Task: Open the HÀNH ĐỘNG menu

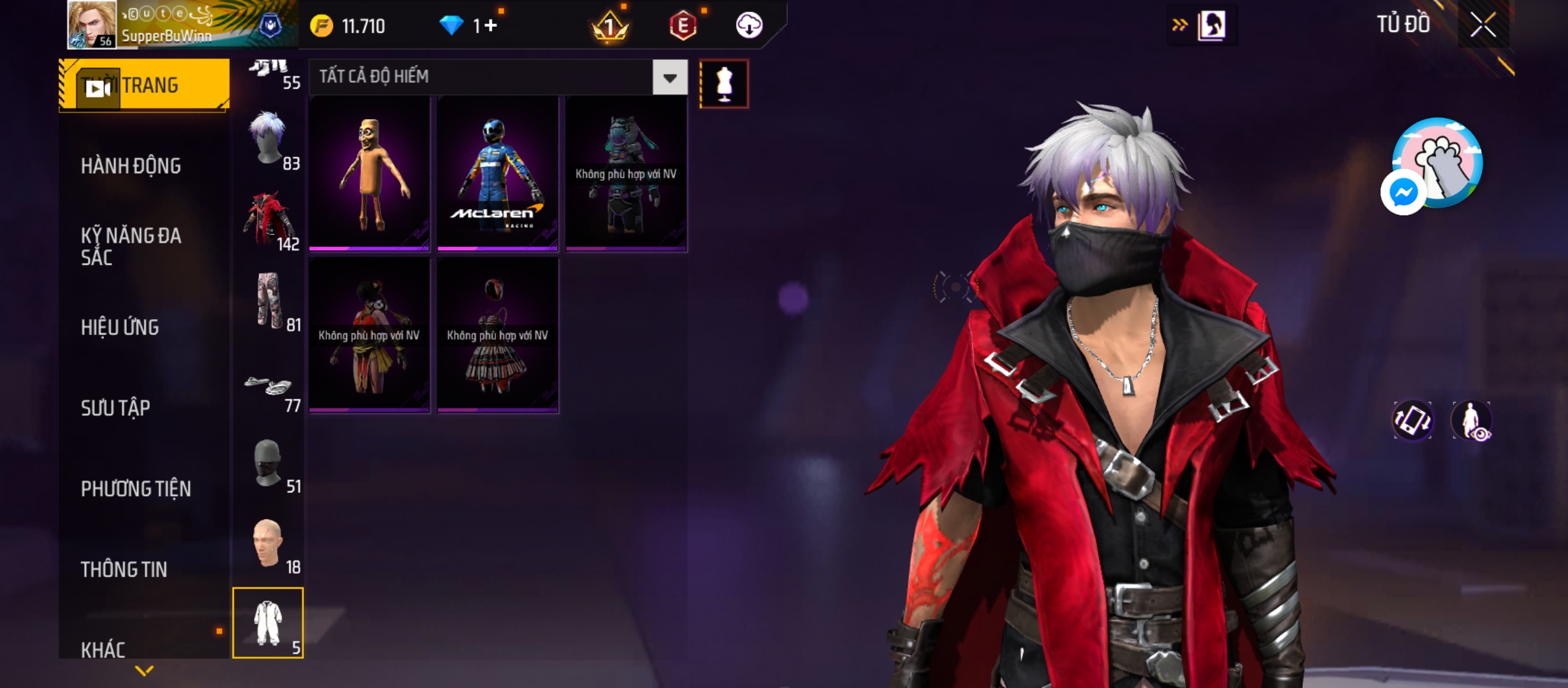Action: click(x=131, y=166)
